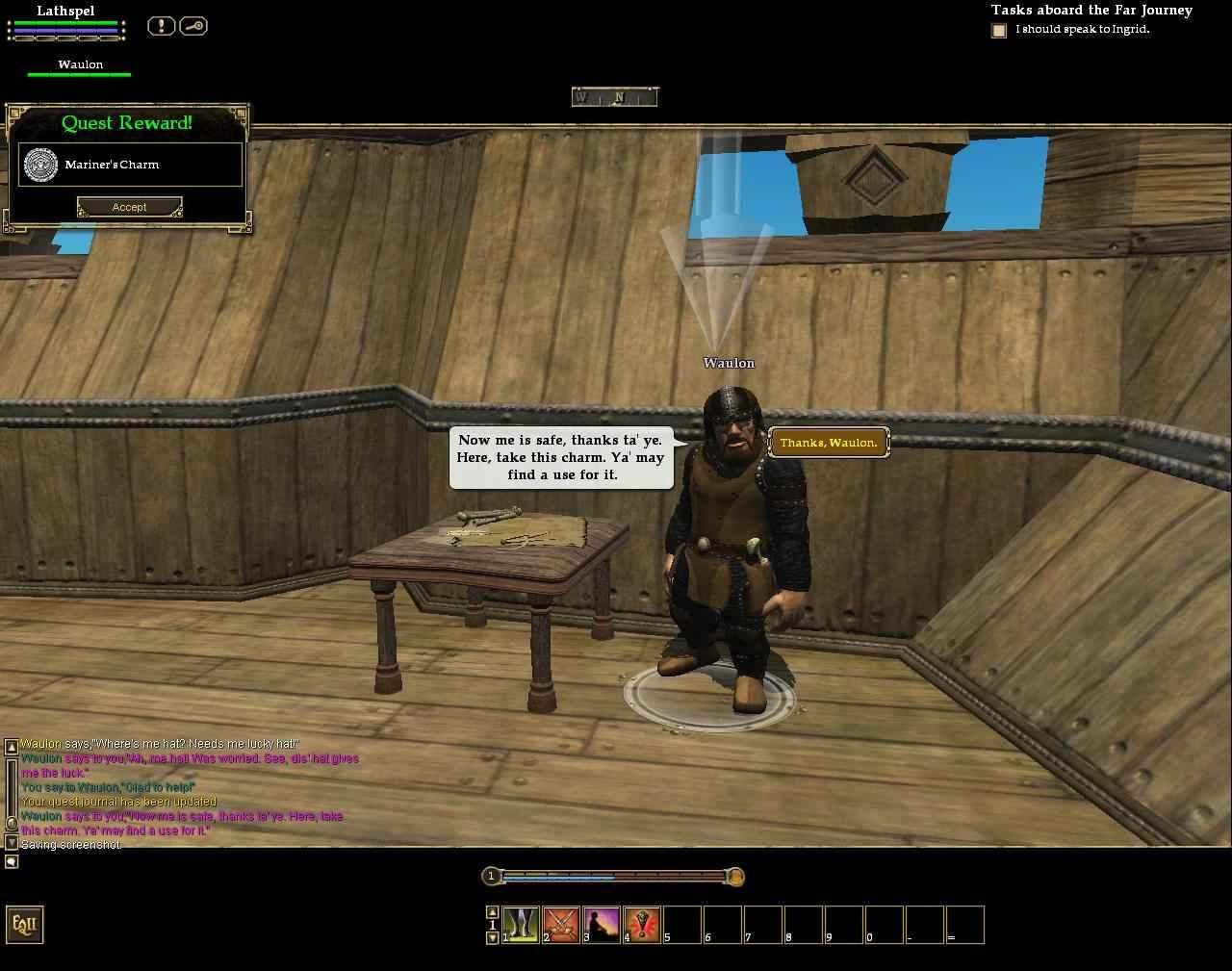
Task: Activate the sprint boots ability in slot 1
Action: 521,925
